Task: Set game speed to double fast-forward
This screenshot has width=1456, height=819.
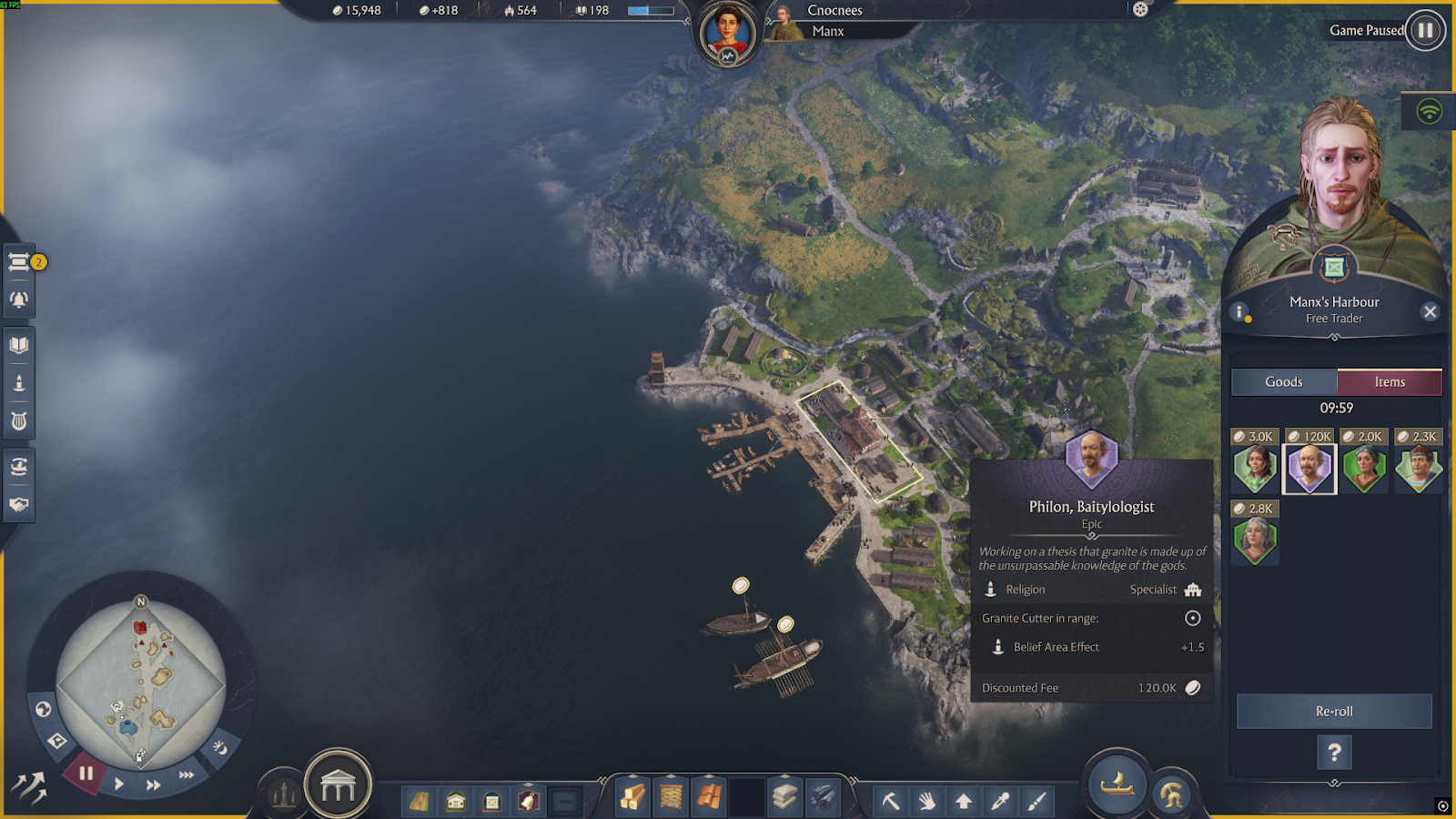Action: point(154,784)
